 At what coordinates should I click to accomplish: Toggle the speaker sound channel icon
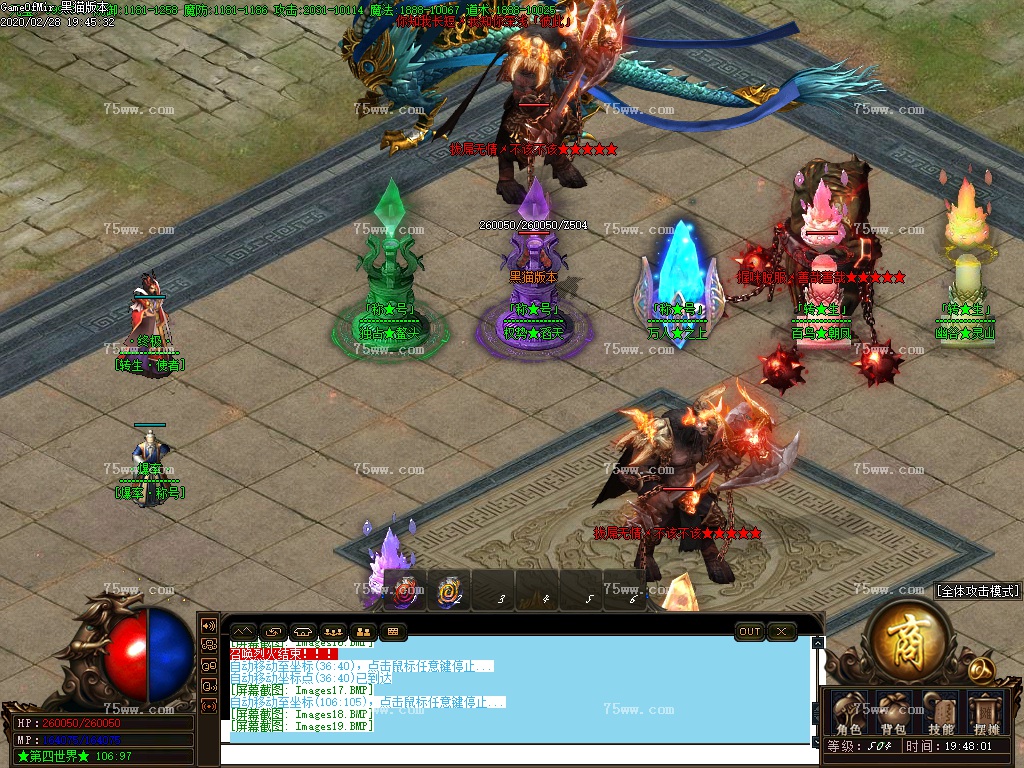tap(209, 625)
